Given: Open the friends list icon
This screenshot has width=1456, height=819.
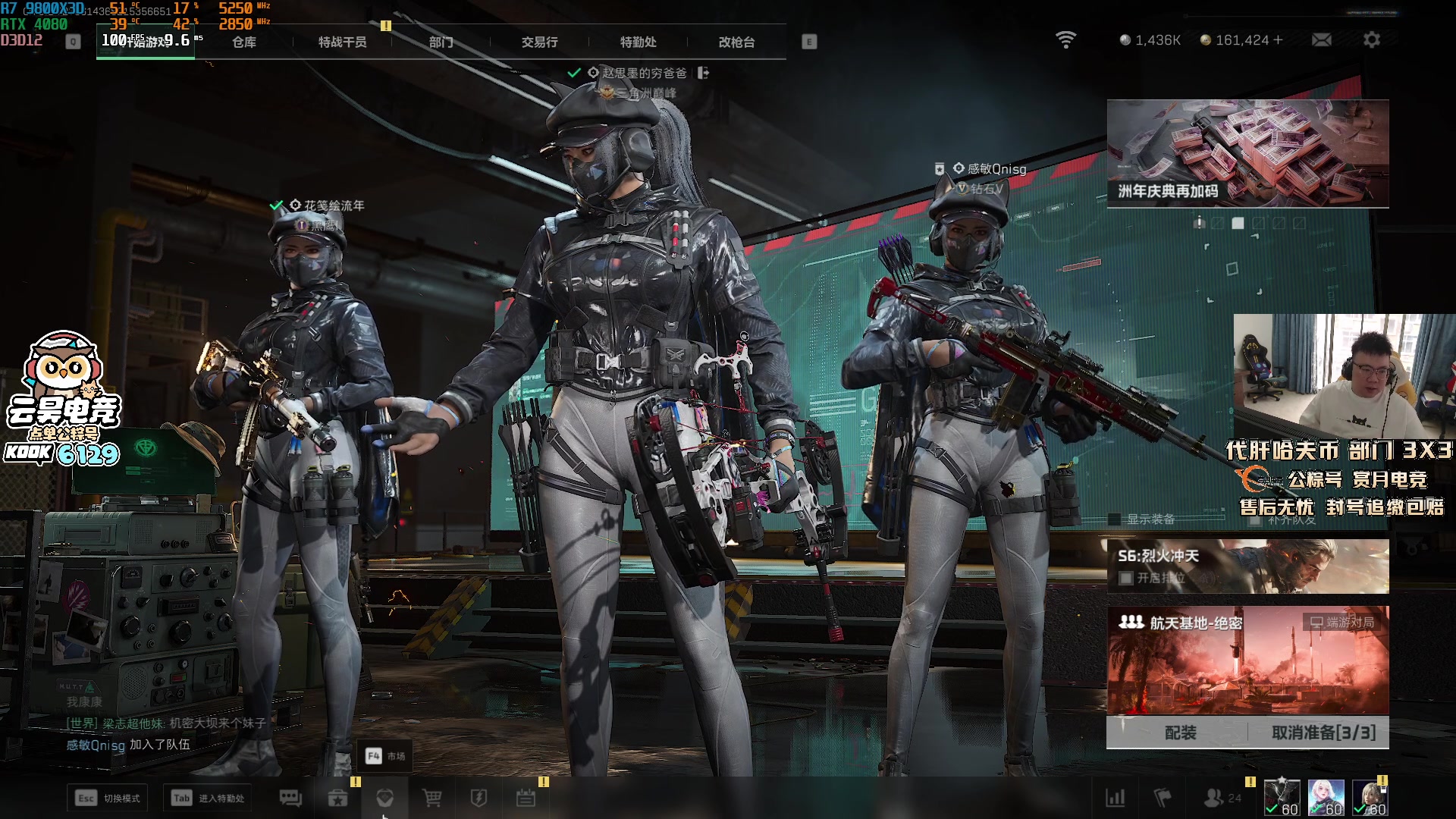Looking at the screenshot, I should pyautogui.click(x=1215, y=798).
